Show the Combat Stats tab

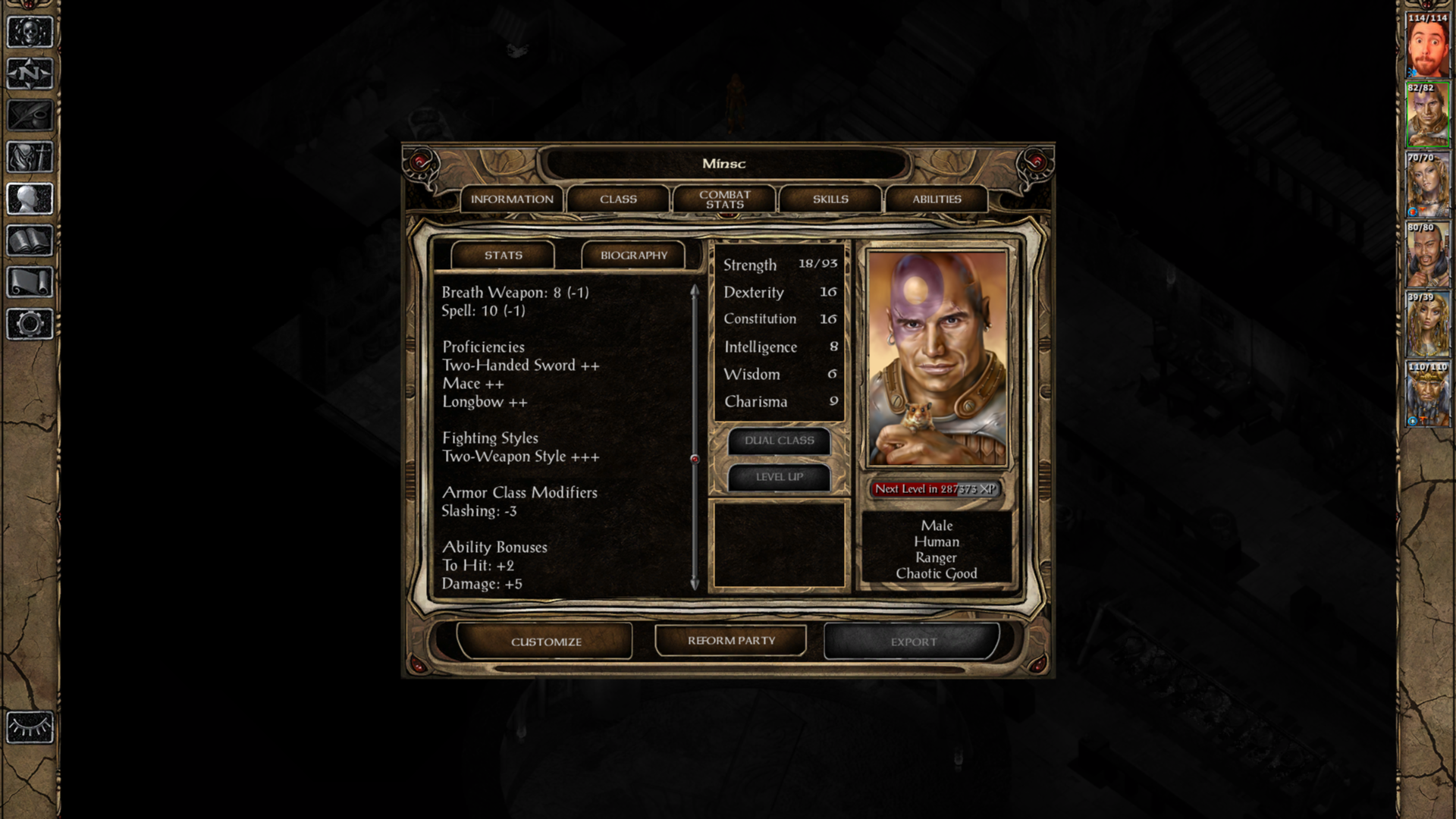click(x=724, y=199)
